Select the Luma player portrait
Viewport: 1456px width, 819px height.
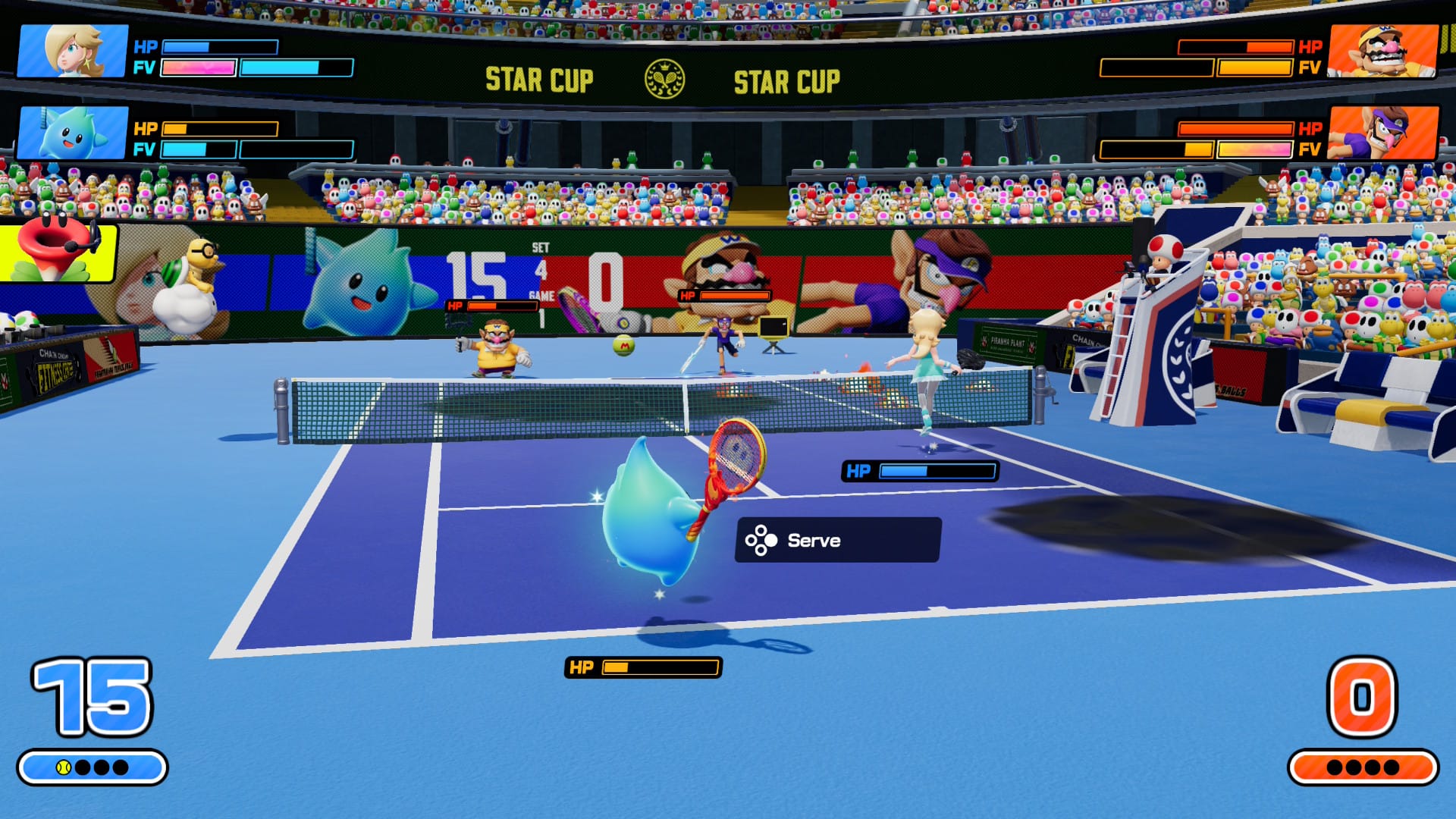click(x=73, y=133)
